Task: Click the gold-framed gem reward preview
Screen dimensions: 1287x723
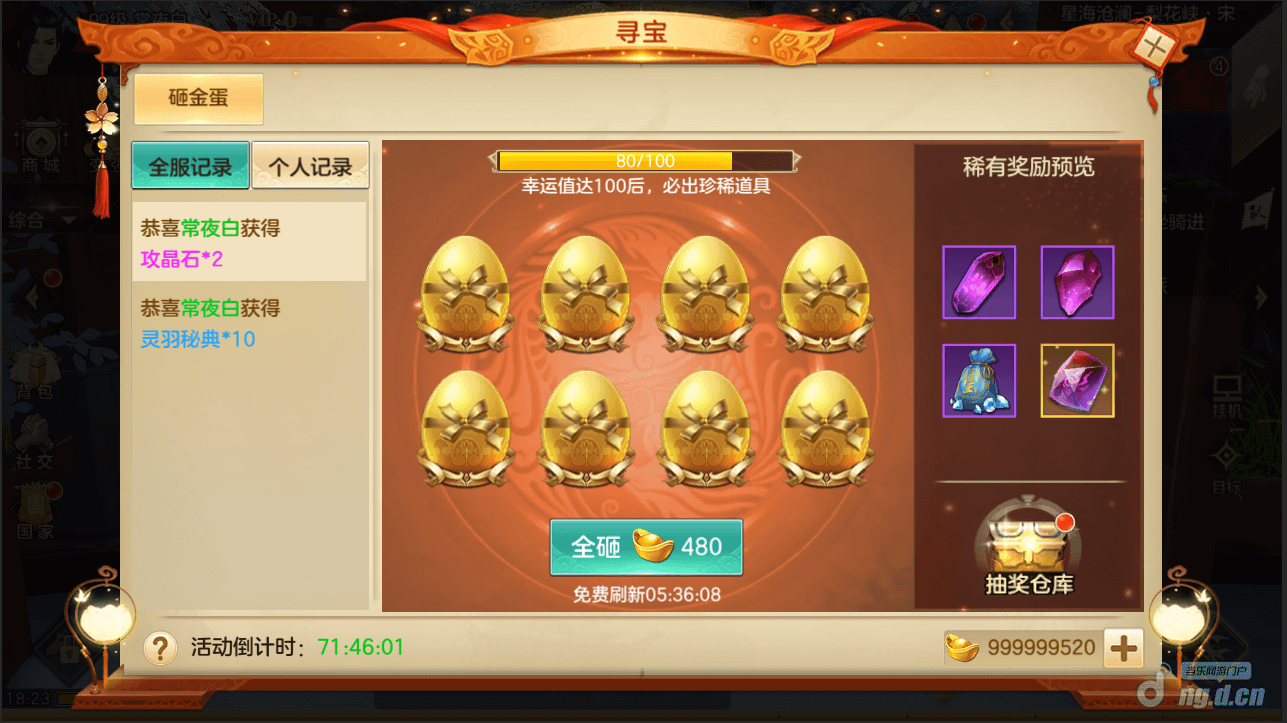Action: (1077, 381)
